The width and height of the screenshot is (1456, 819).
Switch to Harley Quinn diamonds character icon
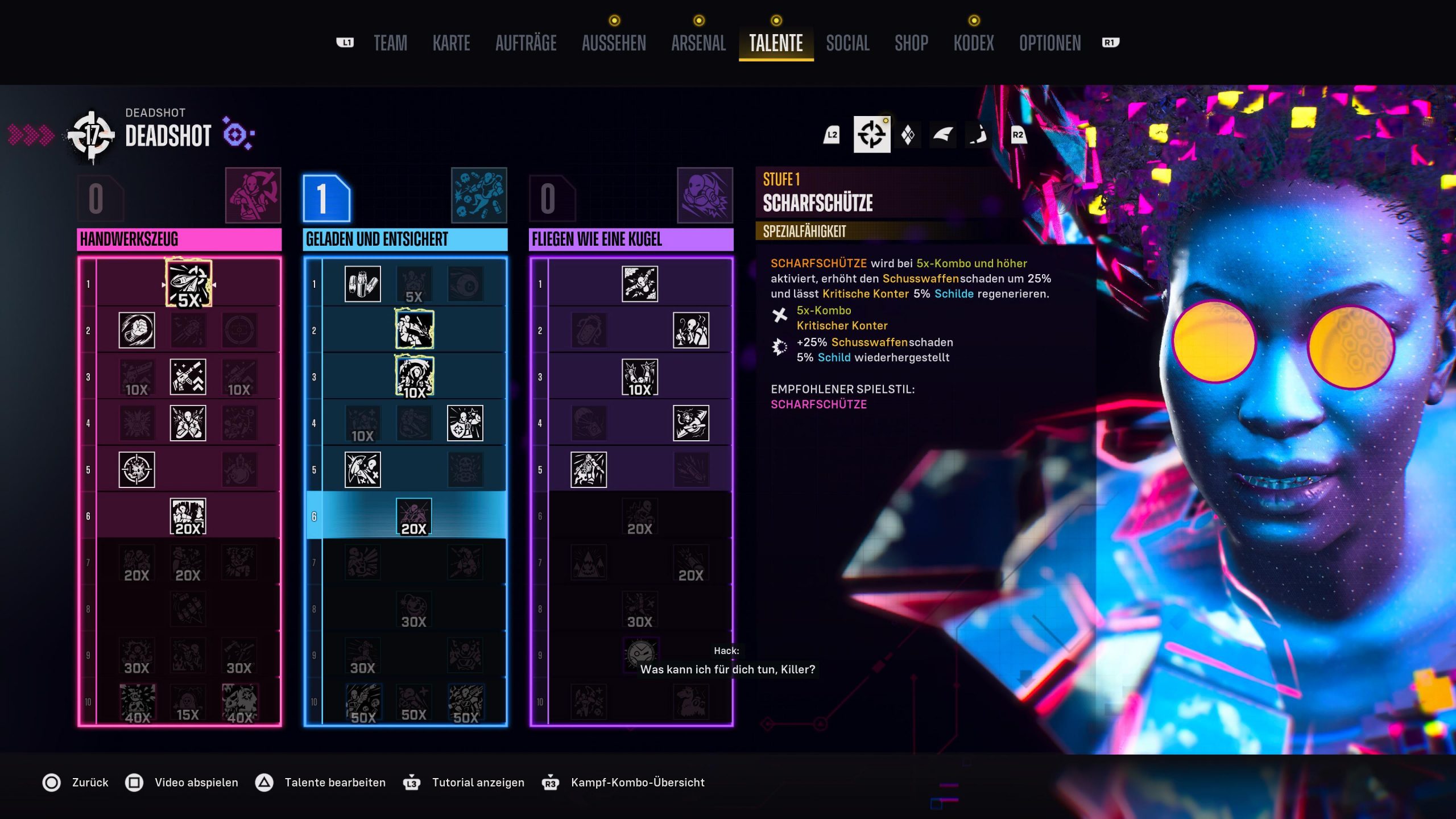tap(908, 135)
